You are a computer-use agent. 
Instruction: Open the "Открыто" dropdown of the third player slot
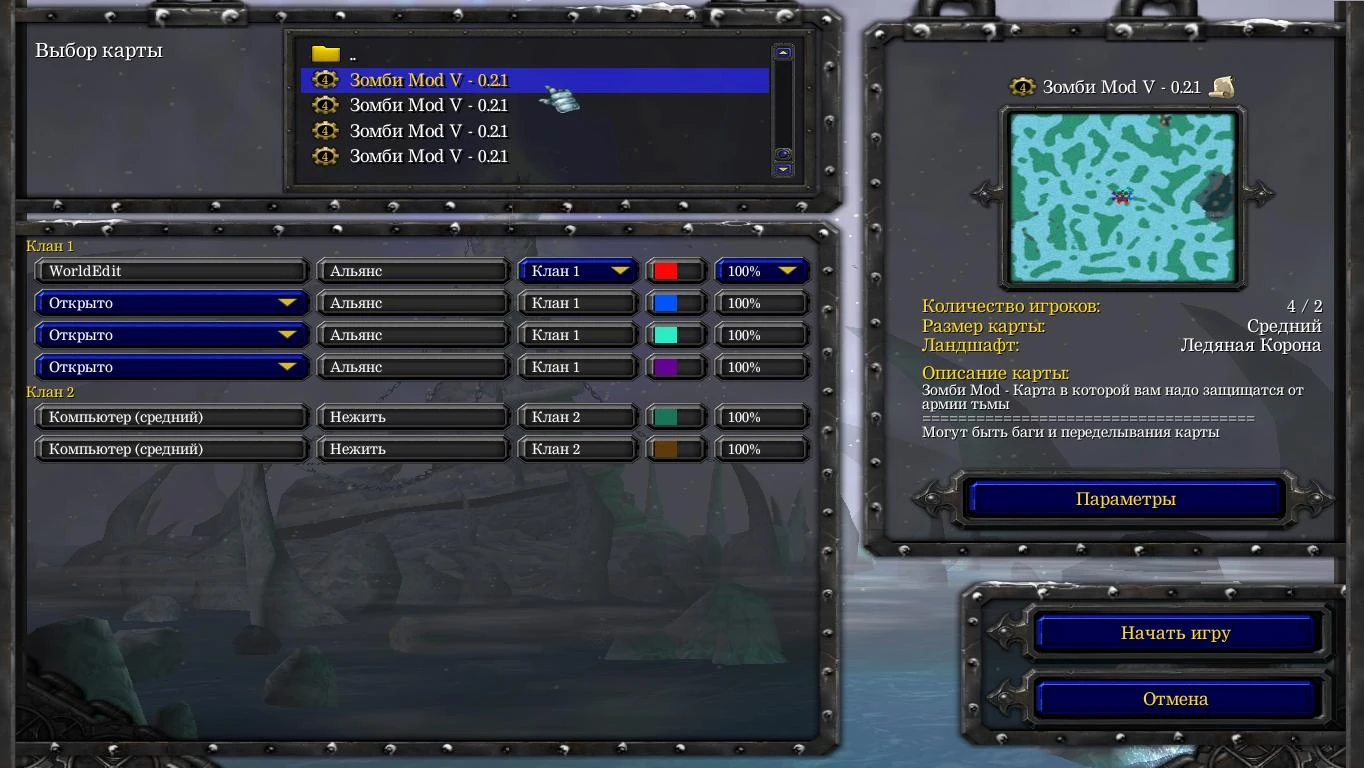(x=171, y=334)
